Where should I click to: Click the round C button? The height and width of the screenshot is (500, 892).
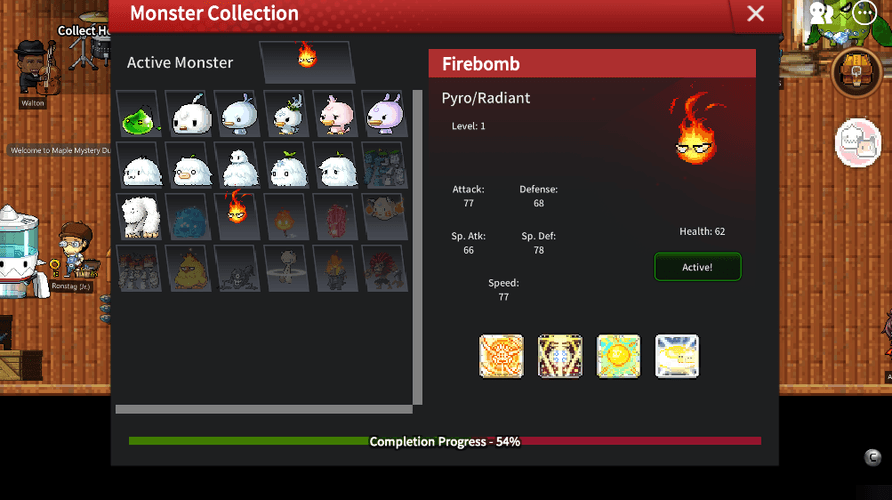[873, 458]
